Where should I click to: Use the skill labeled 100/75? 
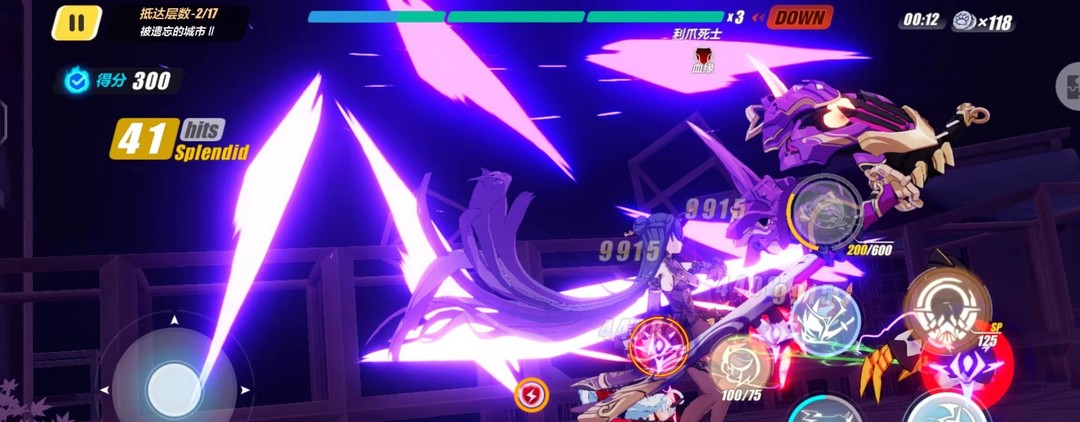(x=740, y=364)
